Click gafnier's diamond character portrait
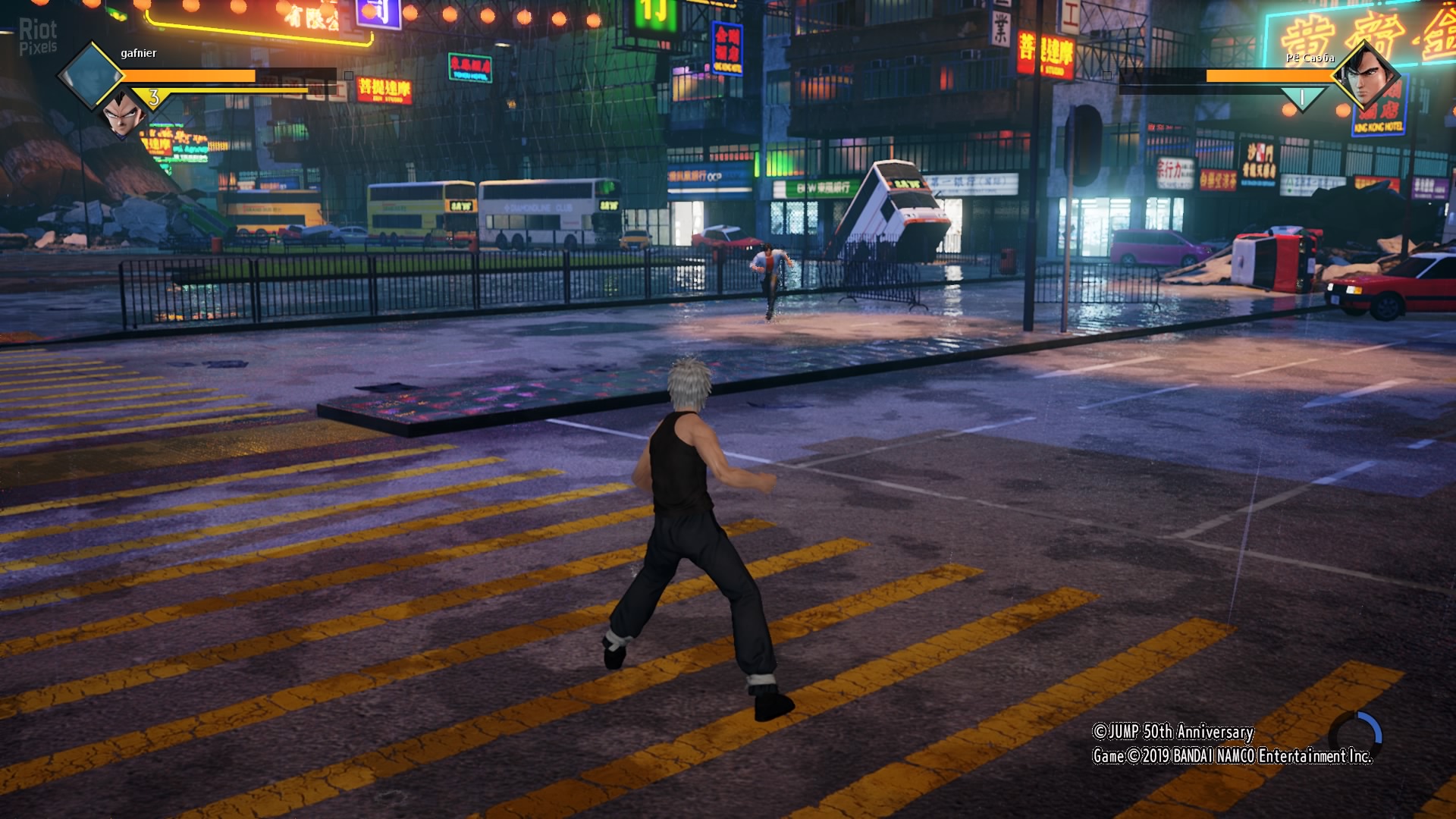Screen dimensions: 1456x819 point(91,76)
